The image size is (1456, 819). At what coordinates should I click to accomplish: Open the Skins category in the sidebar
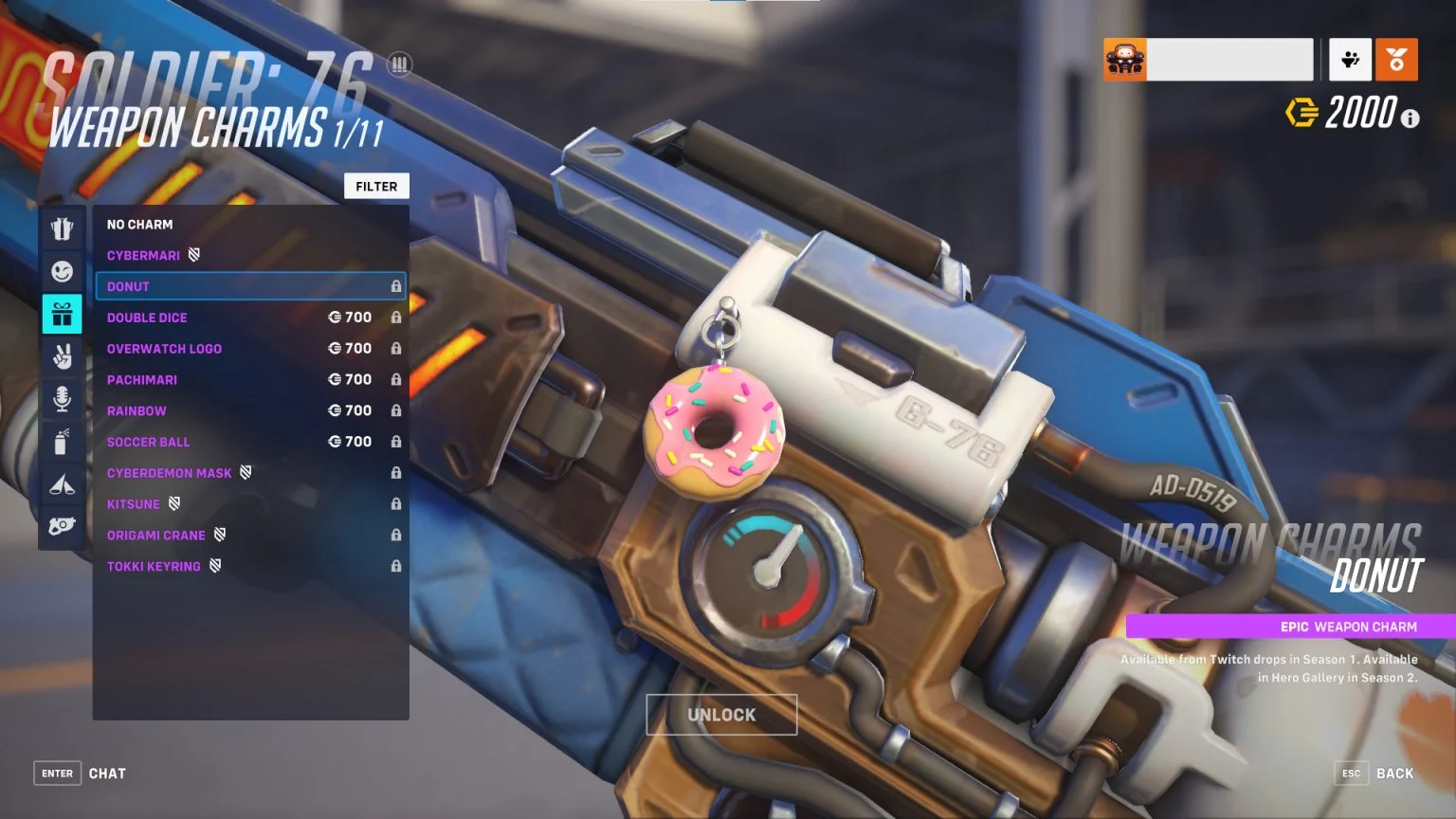click(62, 228)
